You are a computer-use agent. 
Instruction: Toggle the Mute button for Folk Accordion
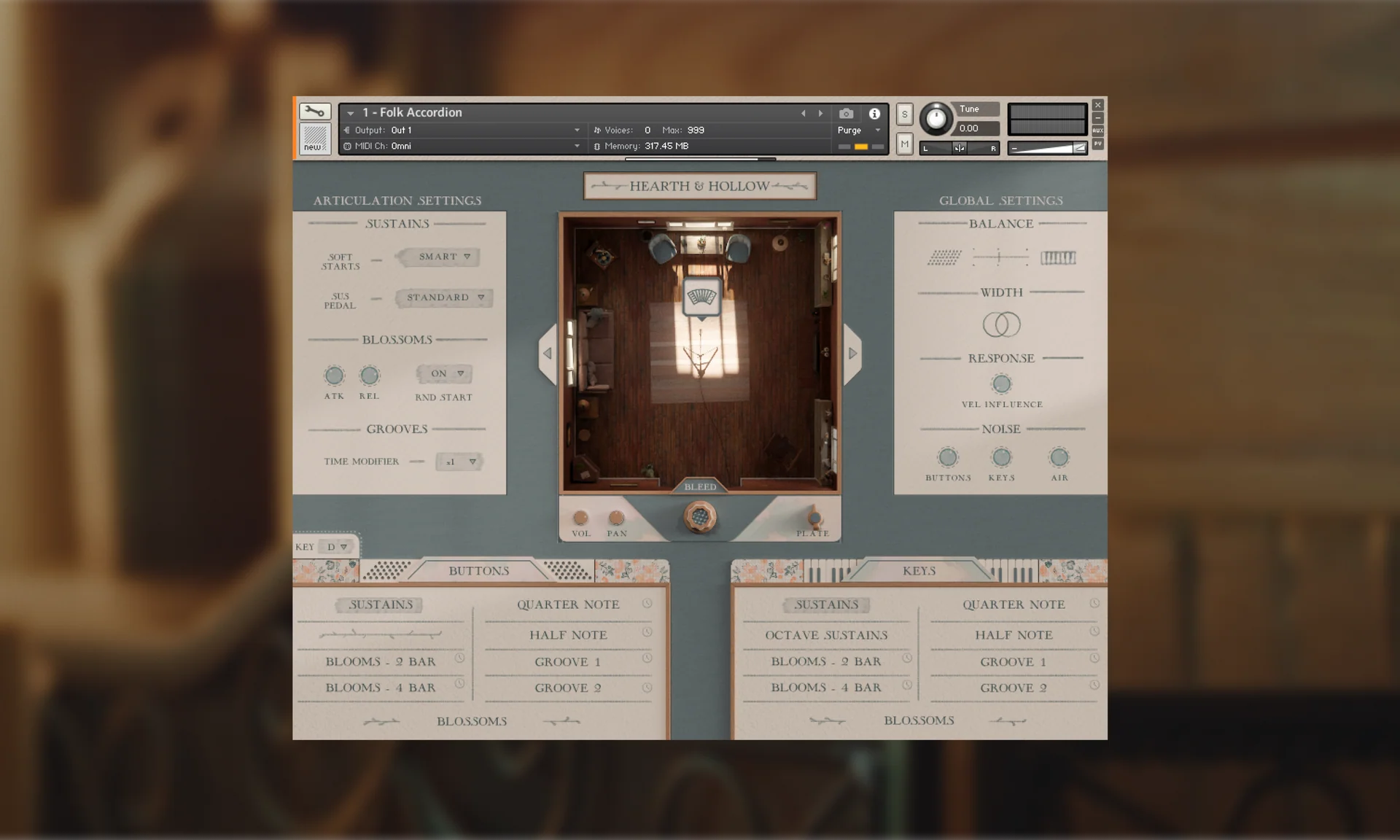[x=903, y=144]
